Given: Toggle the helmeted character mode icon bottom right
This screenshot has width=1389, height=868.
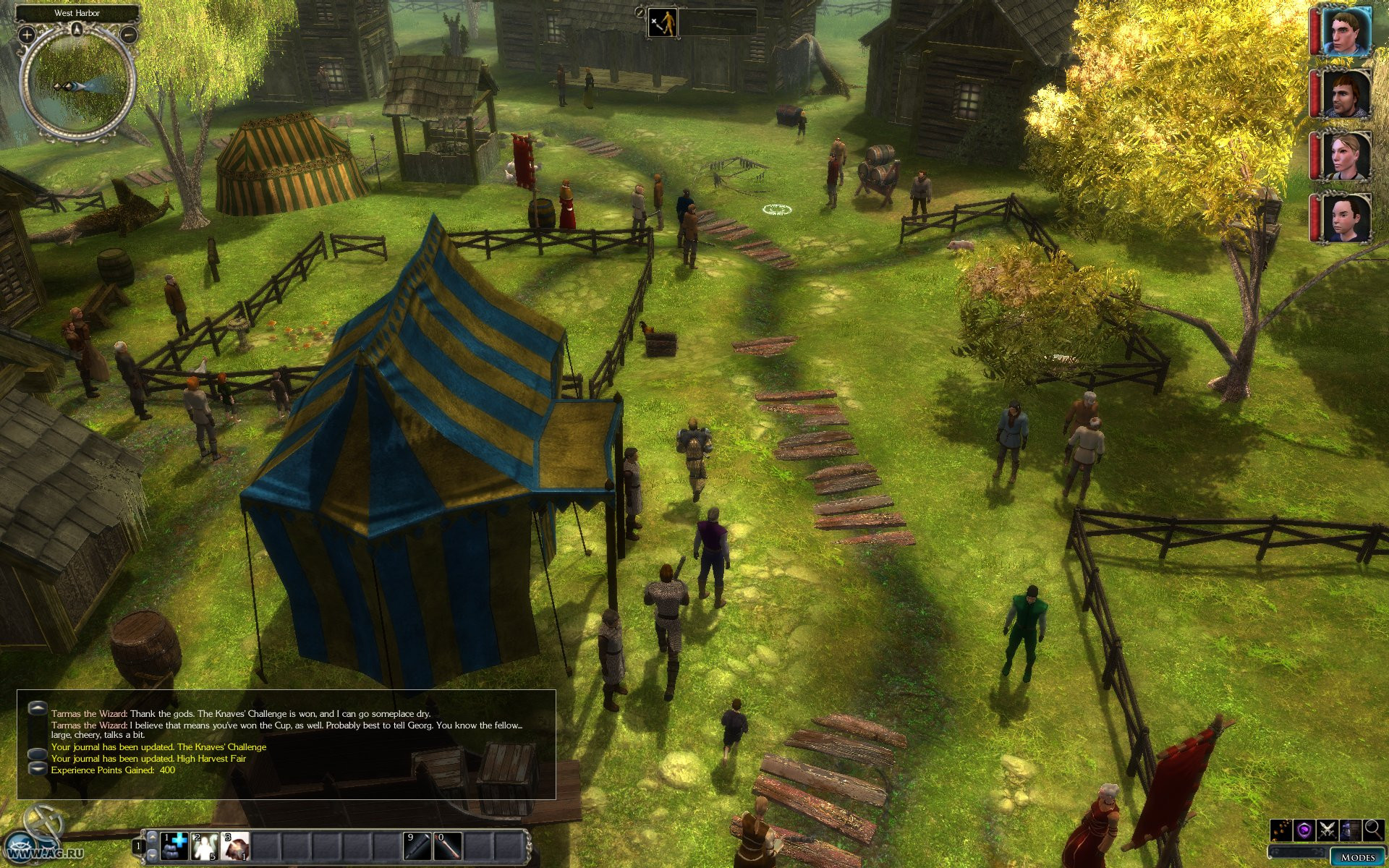Looking at the screenshot, I should [1350, 830].
